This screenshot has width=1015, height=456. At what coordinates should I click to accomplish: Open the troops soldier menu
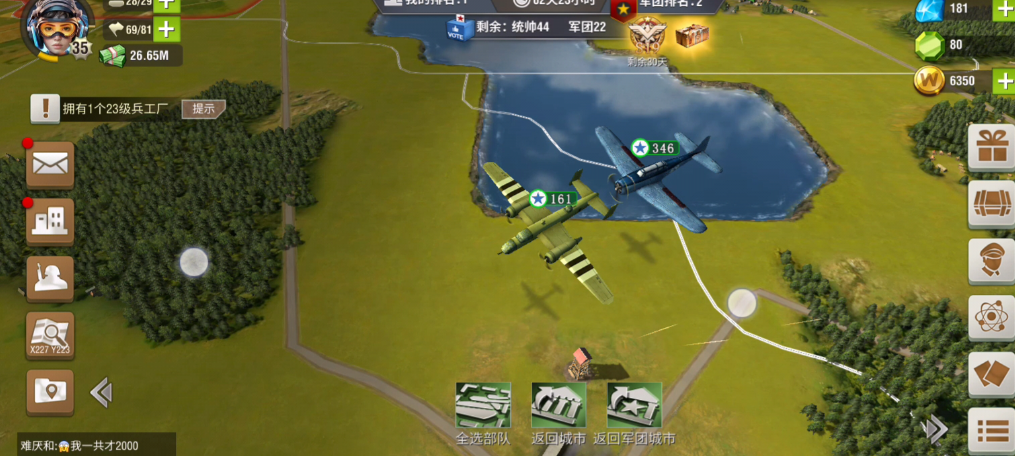[50, 278]
